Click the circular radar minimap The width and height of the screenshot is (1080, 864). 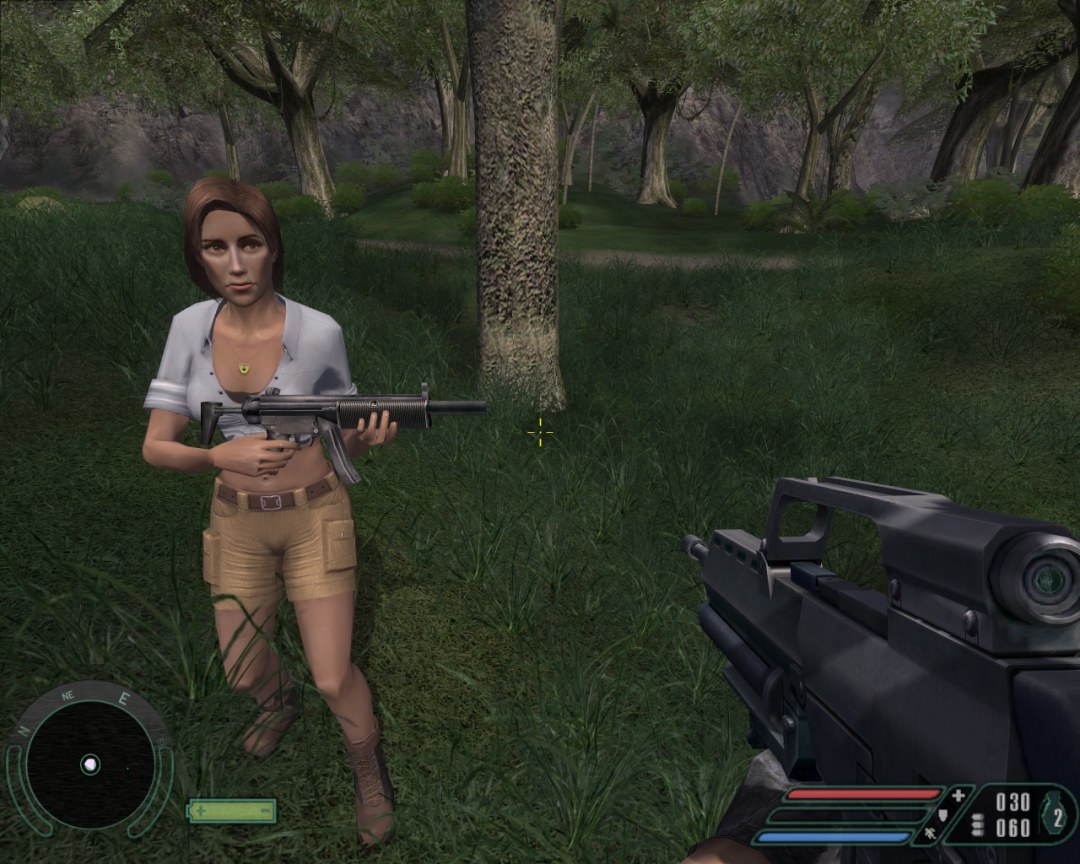tap(90, 763)
